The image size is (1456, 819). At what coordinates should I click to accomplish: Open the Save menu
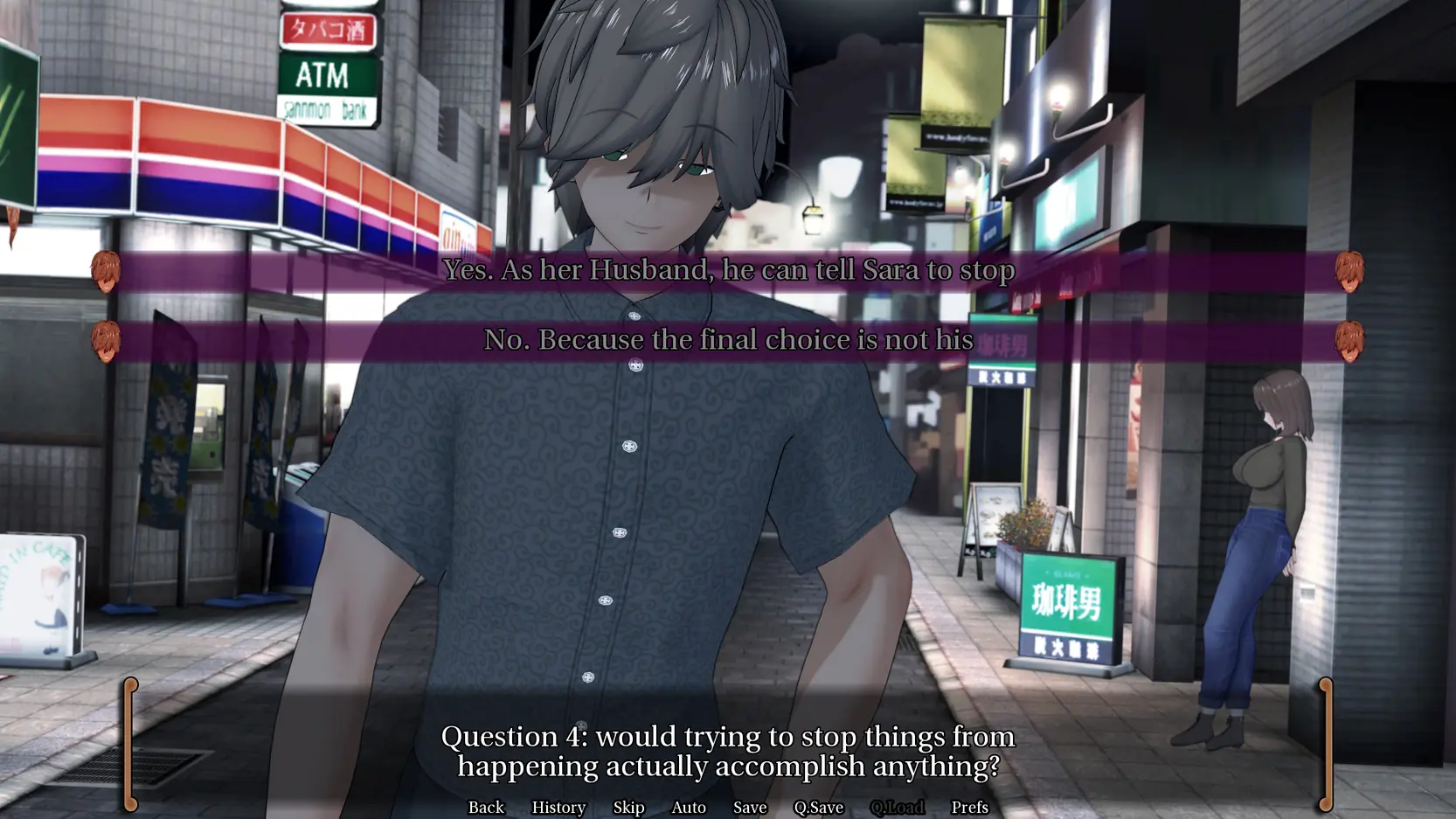tap(750, 807)
